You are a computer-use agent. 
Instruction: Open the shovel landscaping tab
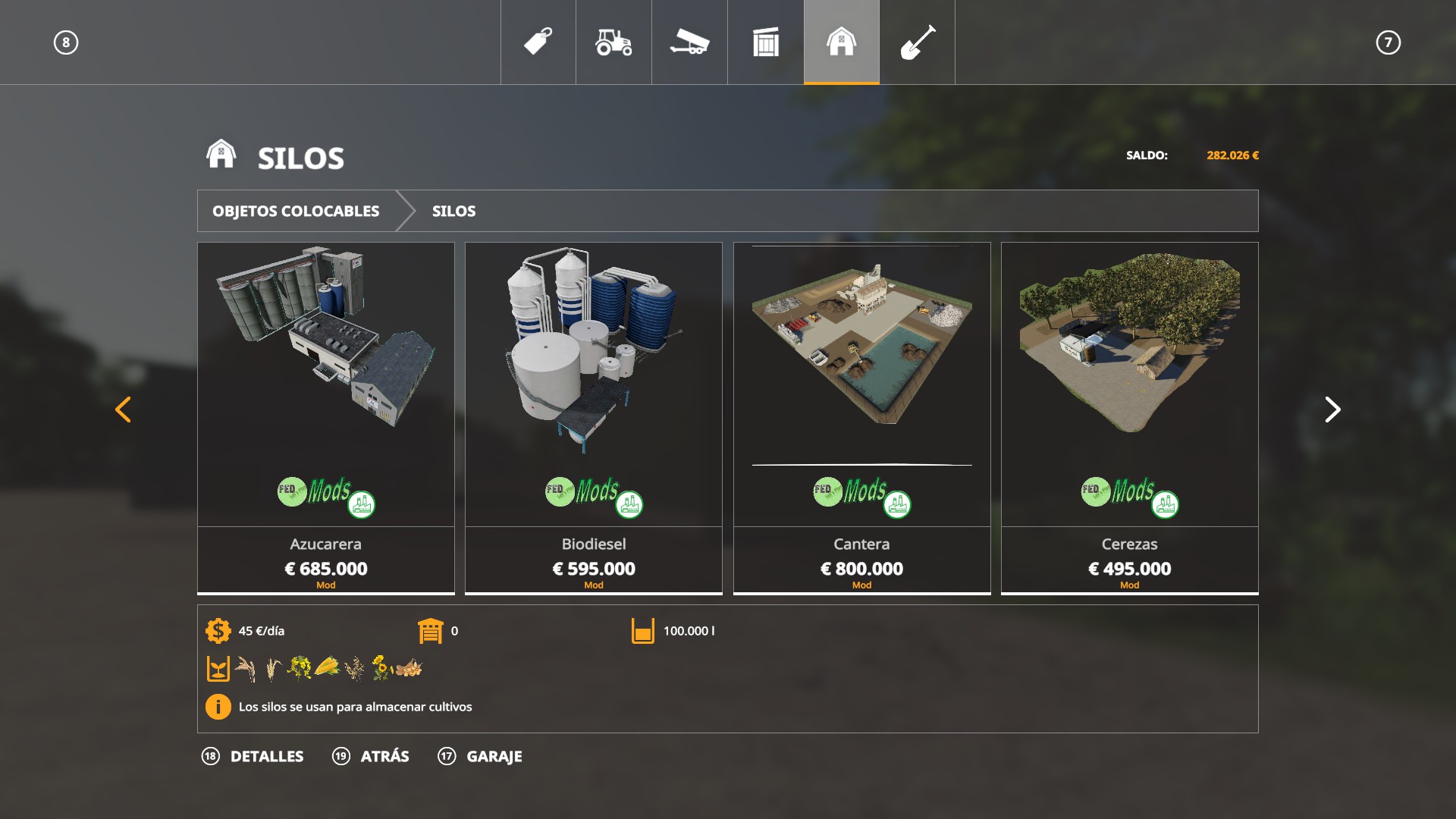(917, 42)
